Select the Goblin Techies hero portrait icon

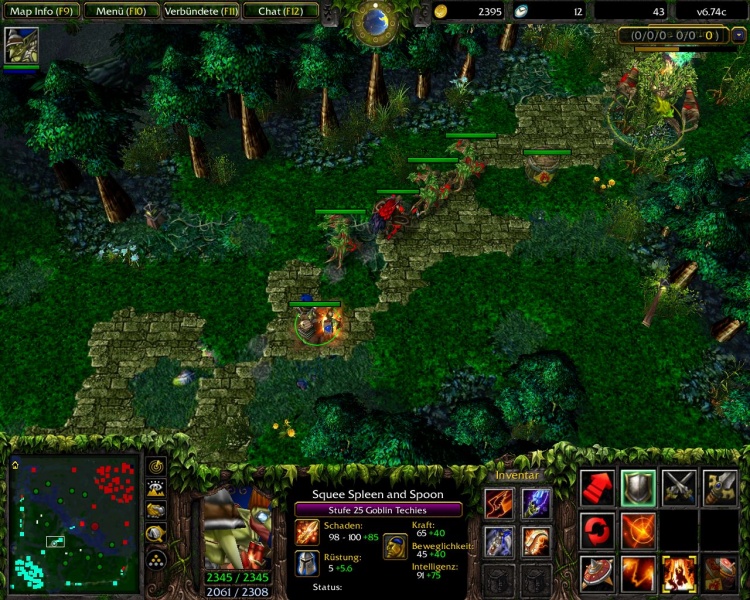pos(21,46)
